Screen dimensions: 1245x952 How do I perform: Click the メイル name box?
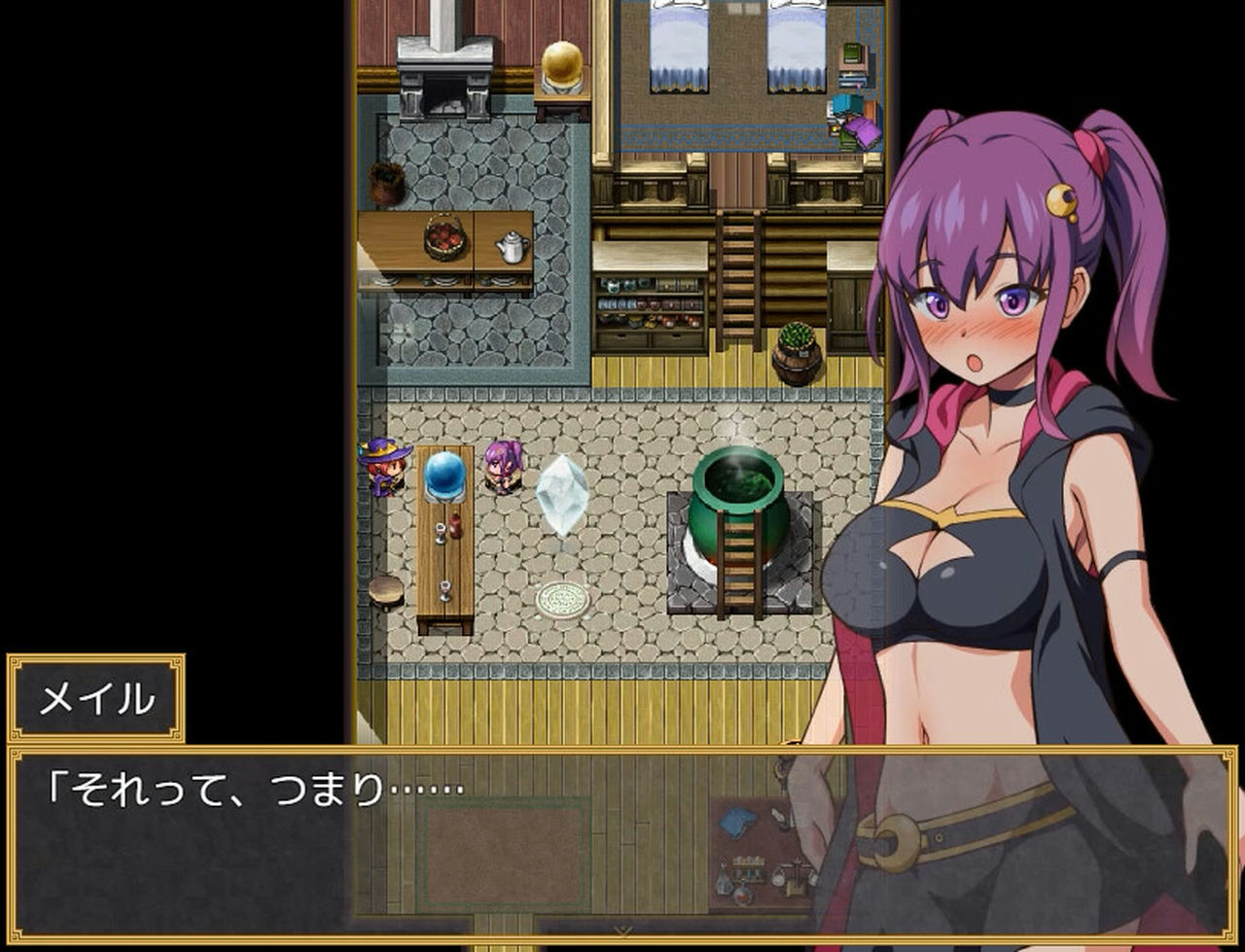point(100,694)
